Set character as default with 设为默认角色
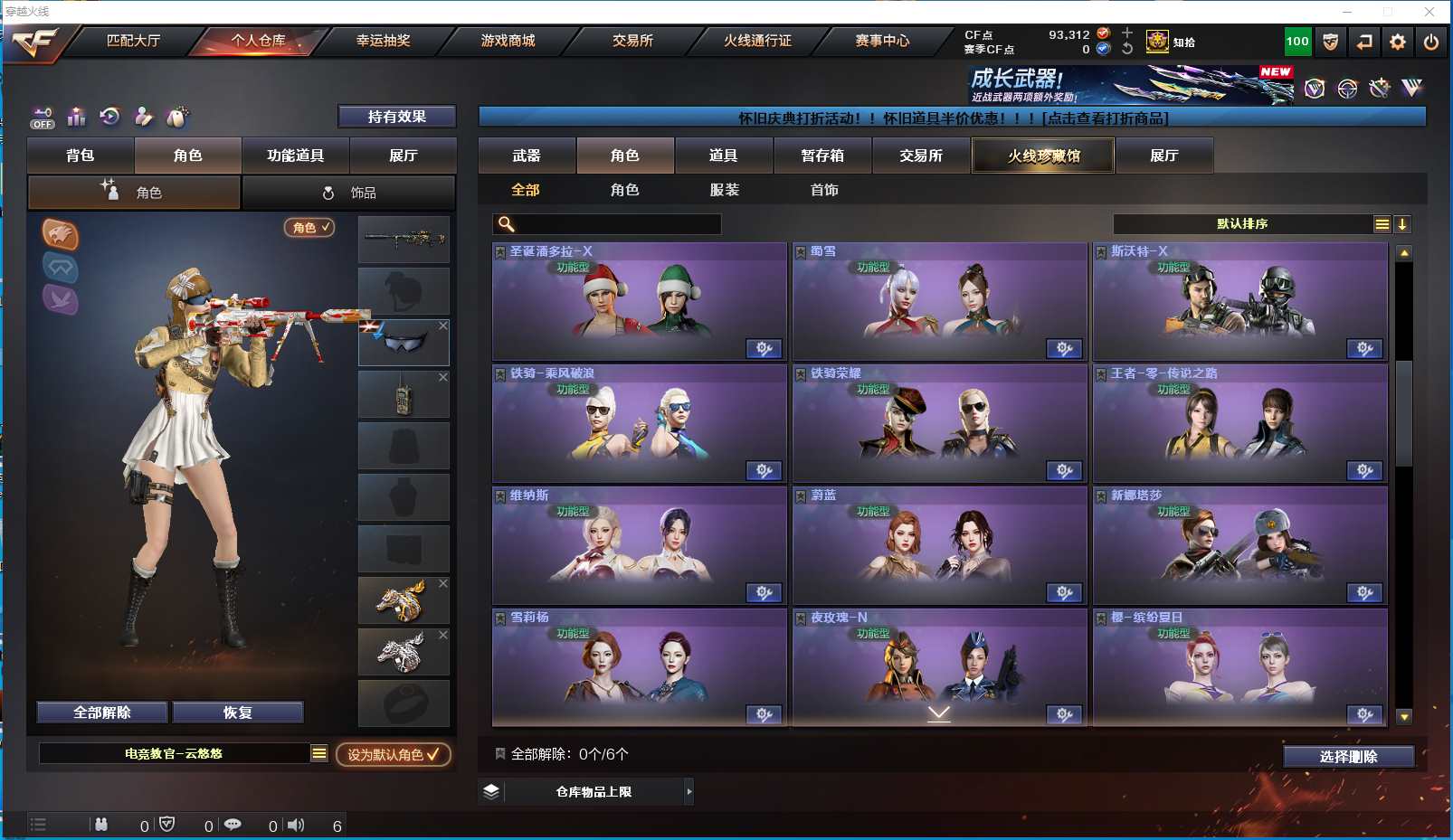The image size is (1453, 840). pos(393,754)
